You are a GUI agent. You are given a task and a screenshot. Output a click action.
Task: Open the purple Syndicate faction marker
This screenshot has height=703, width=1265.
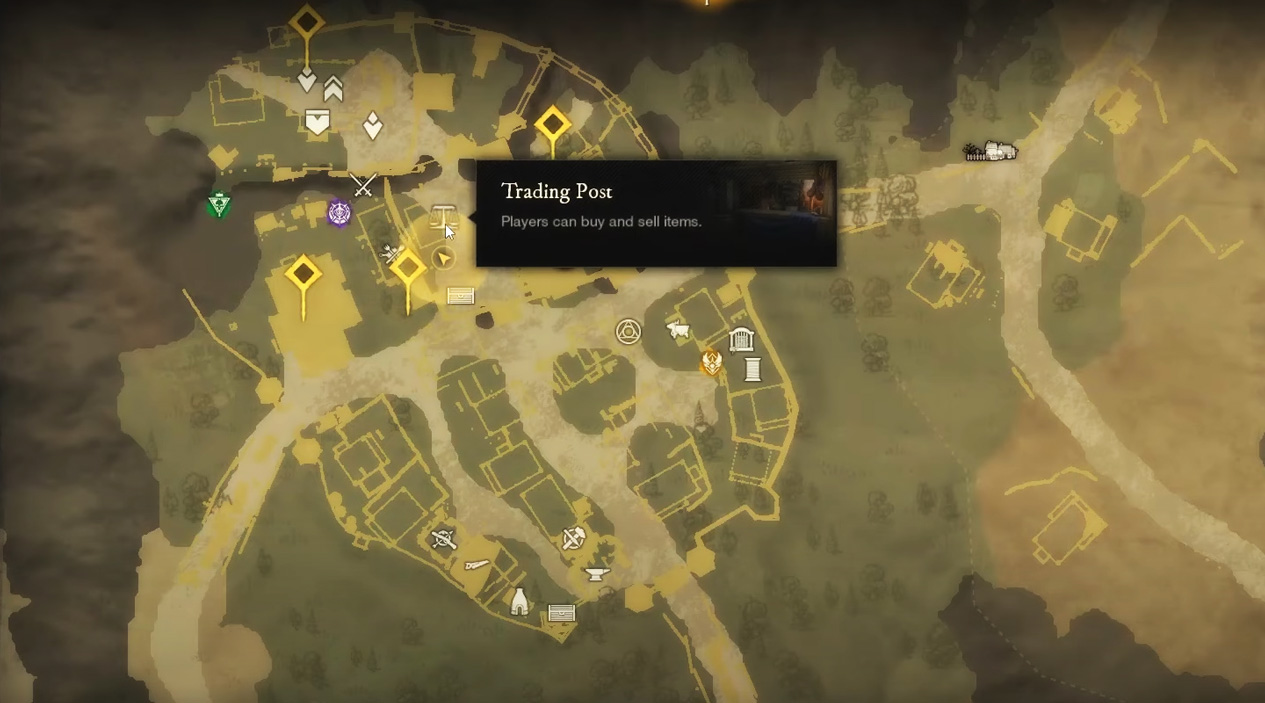tap(340, 213)
